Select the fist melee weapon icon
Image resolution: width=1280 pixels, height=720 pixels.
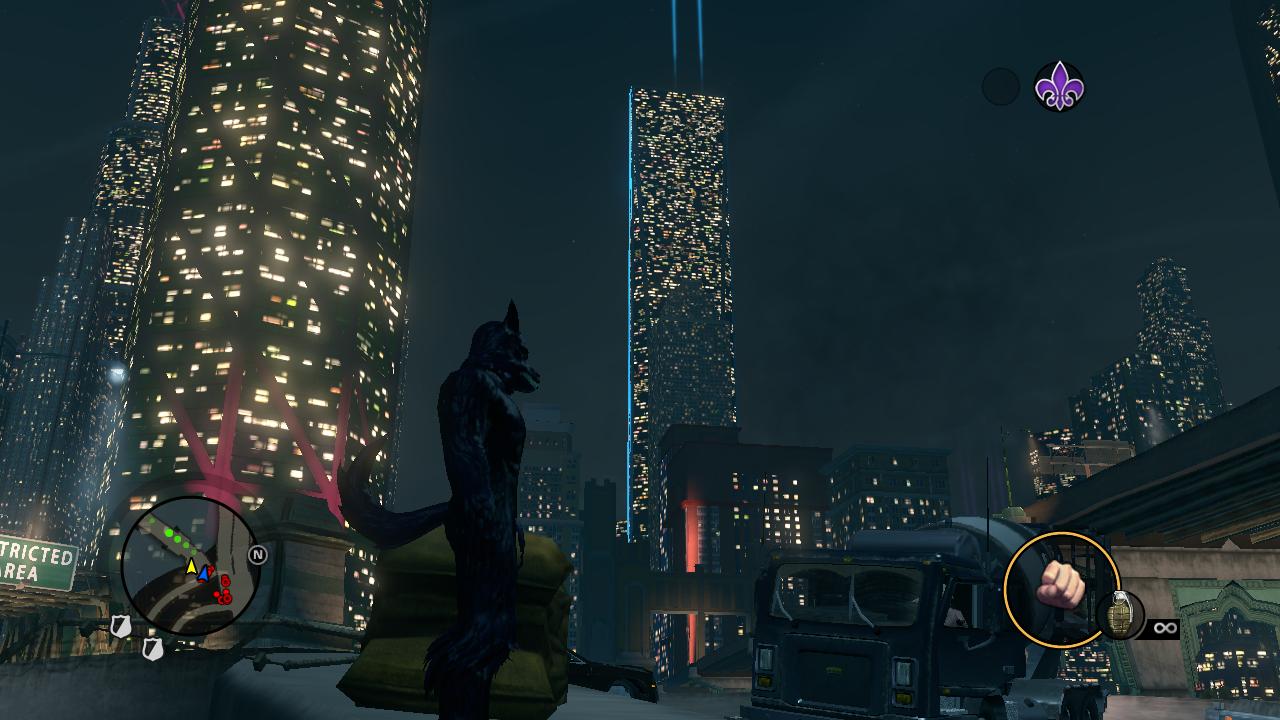tap(1060, 588)
